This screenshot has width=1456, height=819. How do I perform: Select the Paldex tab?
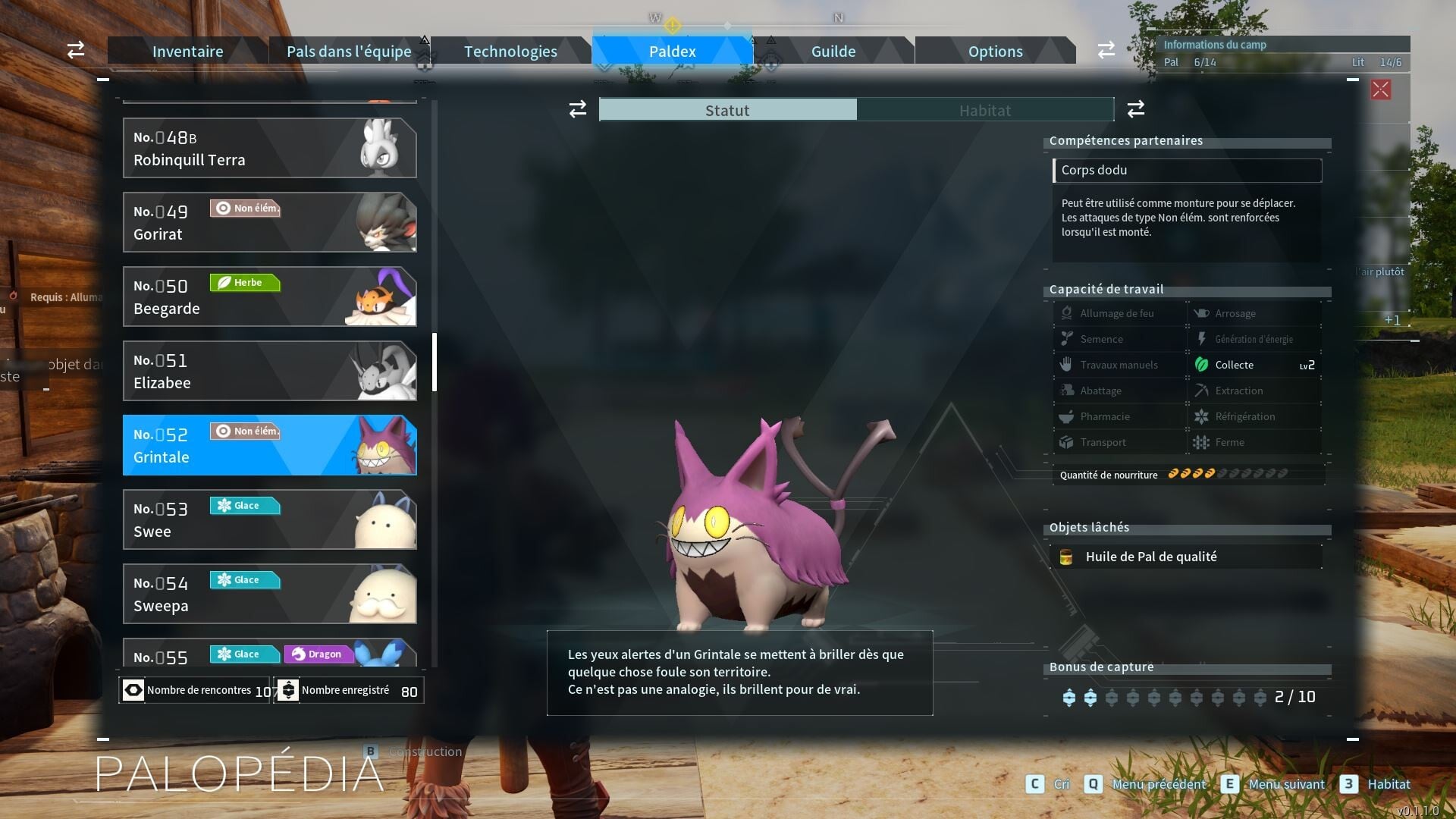pos(672,52)
